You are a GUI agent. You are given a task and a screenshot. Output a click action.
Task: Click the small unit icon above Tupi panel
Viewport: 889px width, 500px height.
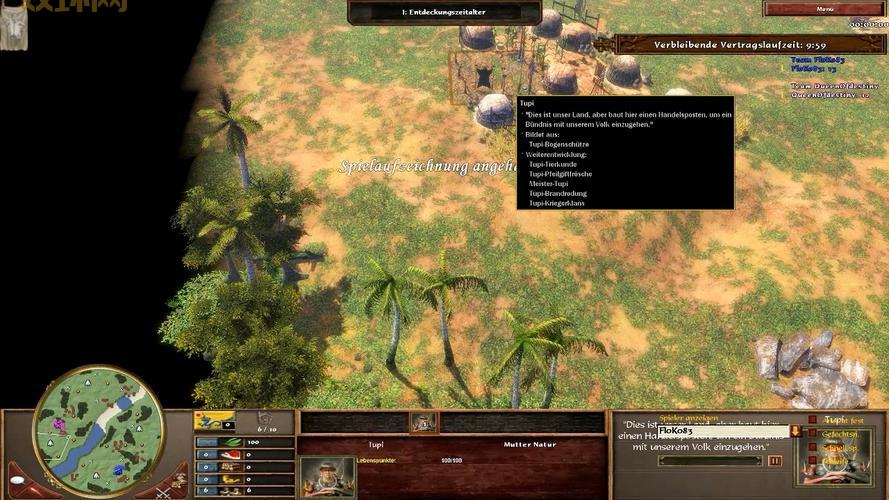(x=423, y=422)
